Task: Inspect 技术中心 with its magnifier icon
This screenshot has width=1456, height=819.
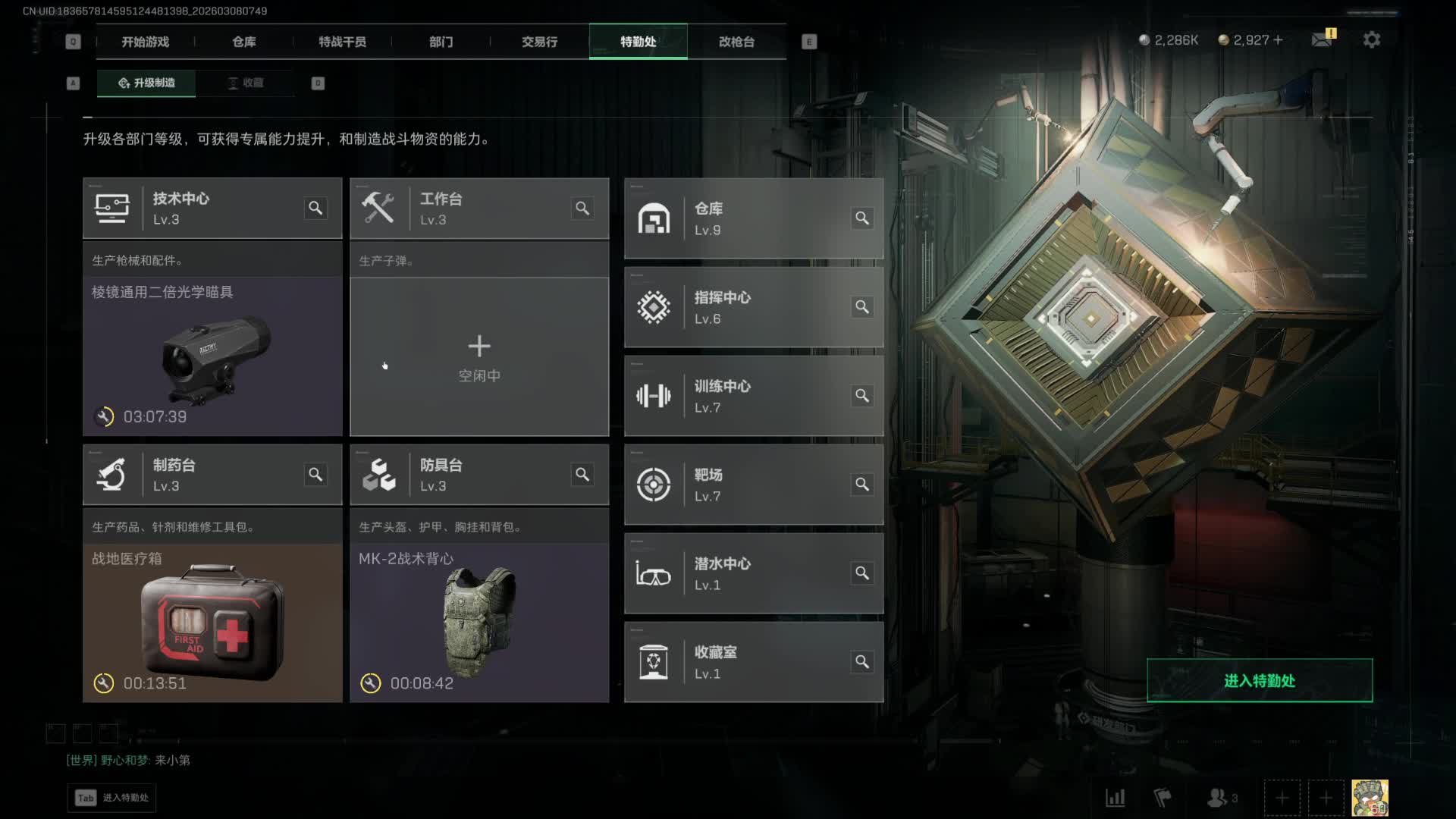Action: pyautogui.click(x=315, y=208)
